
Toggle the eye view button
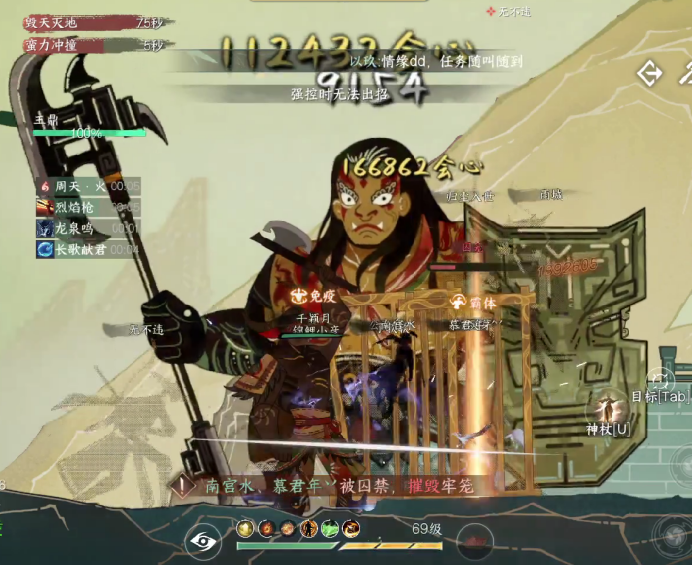[203, 541]
